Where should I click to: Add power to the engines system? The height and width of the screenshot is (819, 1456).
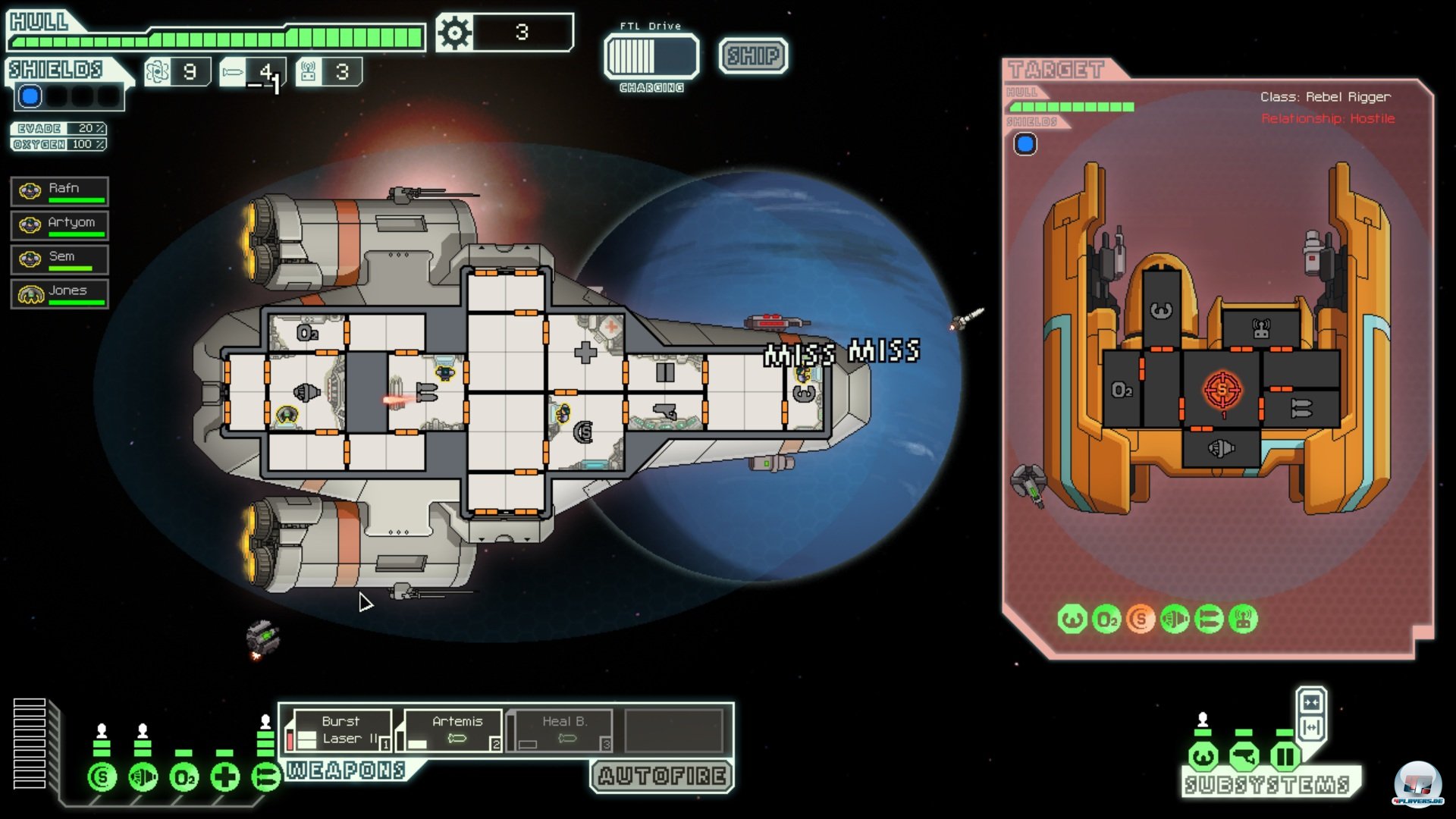[x=143, y=777]
